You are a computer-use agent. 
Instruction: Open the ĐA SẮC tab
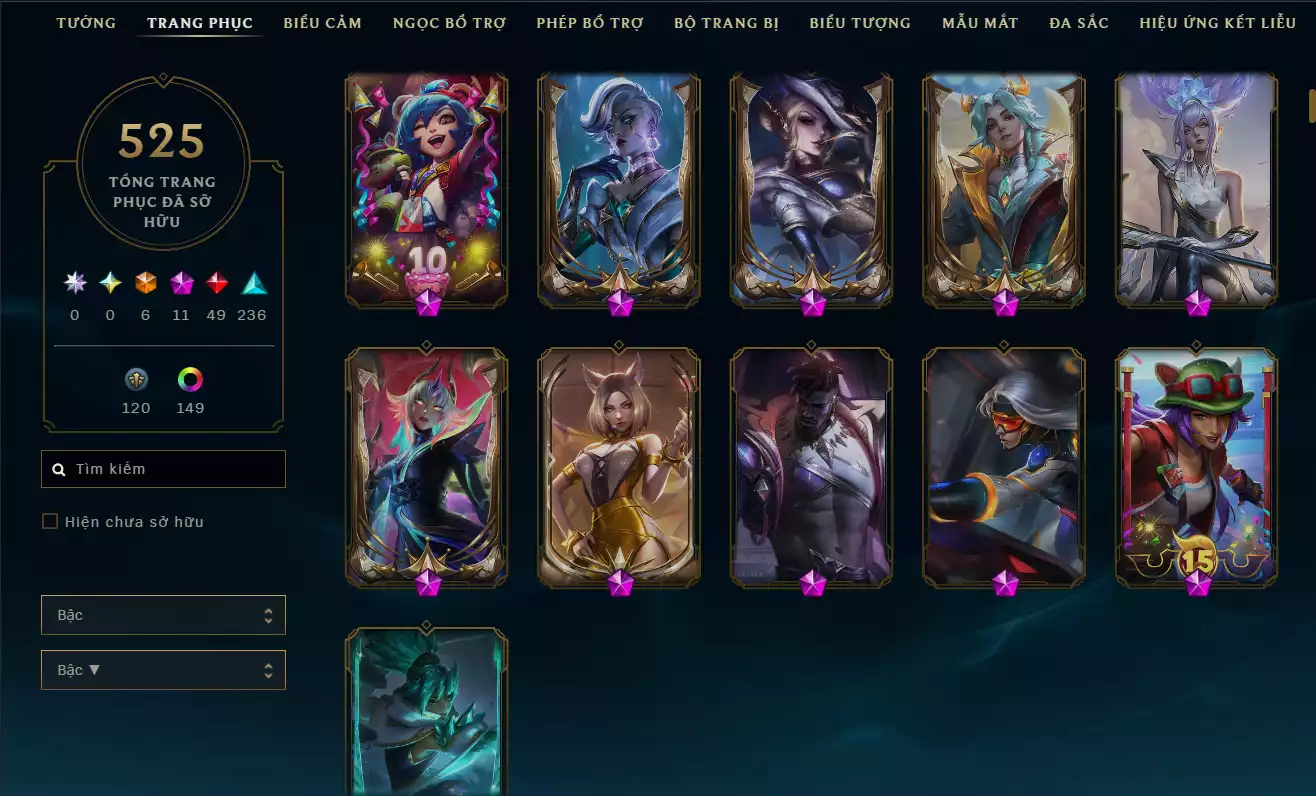click(x=1078, y=22)
